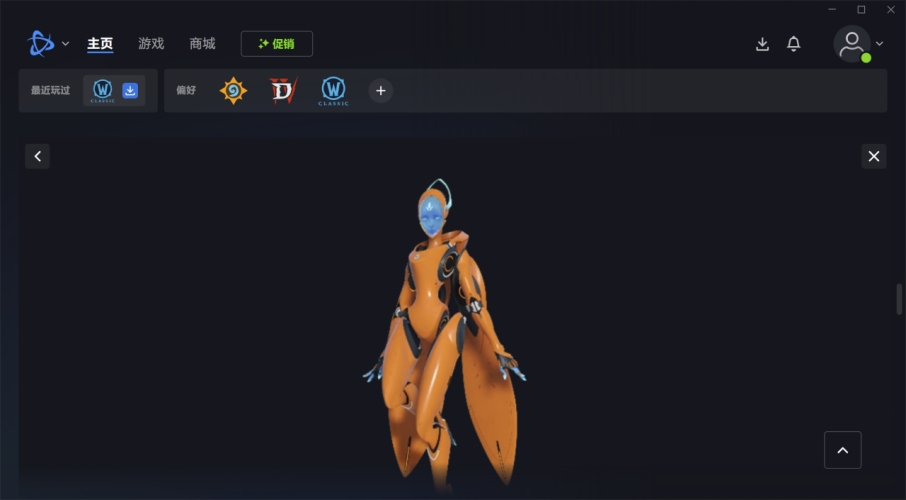Click the blue download button beside 最近玩过 game
Image resolution: width=906 pixels, height=500 pixels.
130,91
